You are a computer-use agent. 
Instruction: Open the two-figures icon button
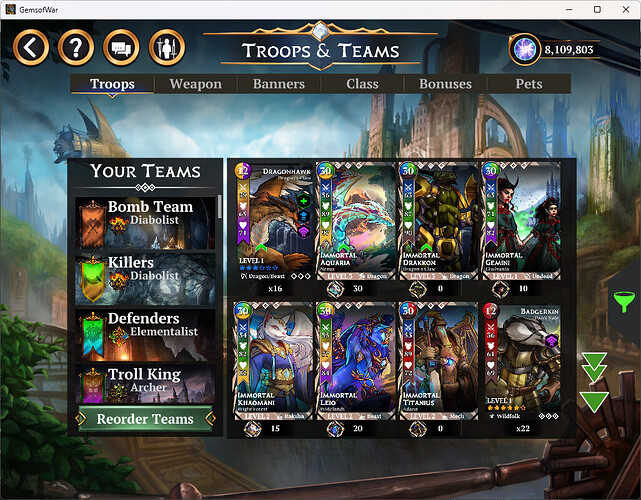pos(166,47)
